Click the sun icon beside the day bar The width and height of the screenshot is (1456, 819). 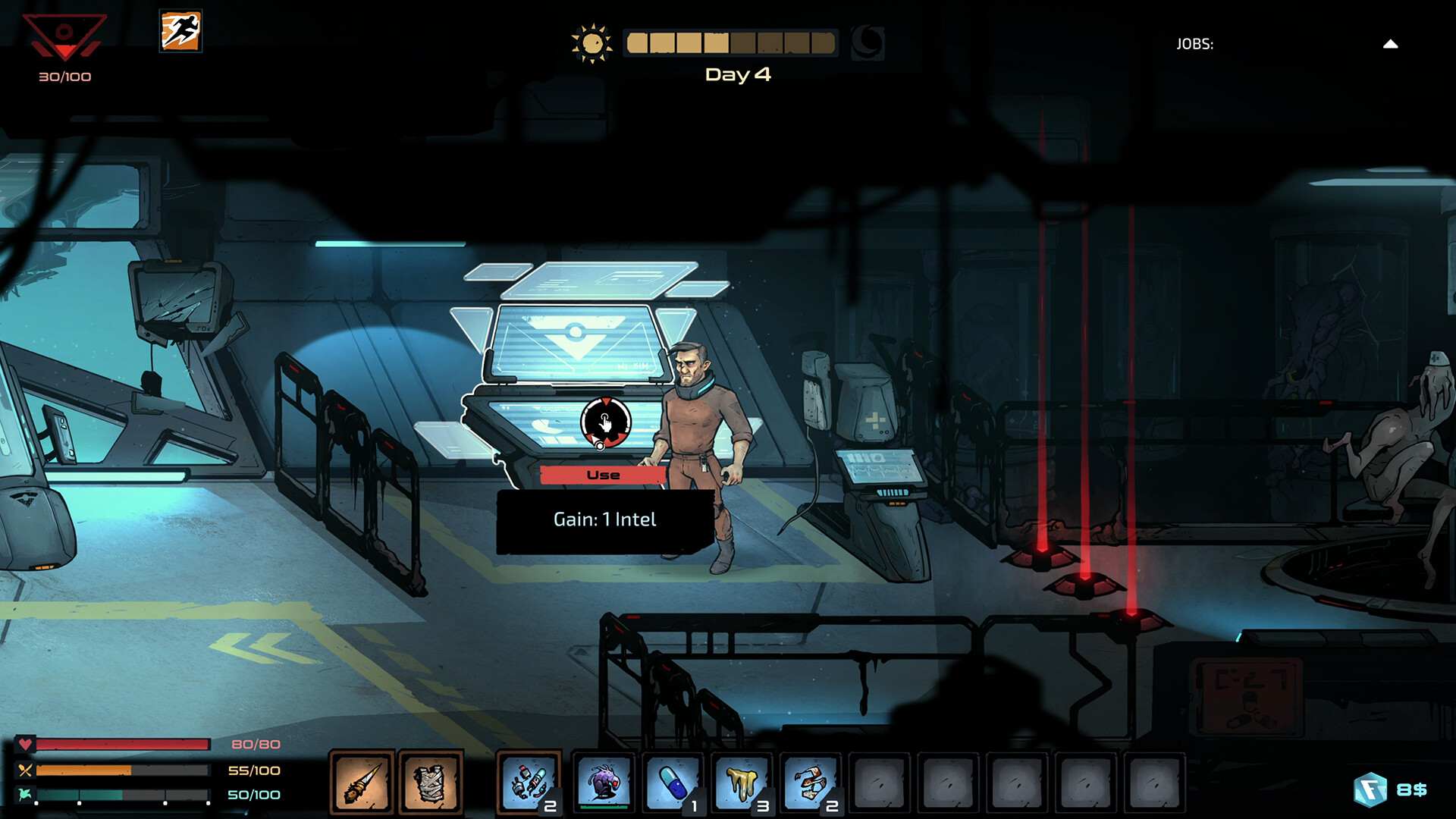point(595,43)
